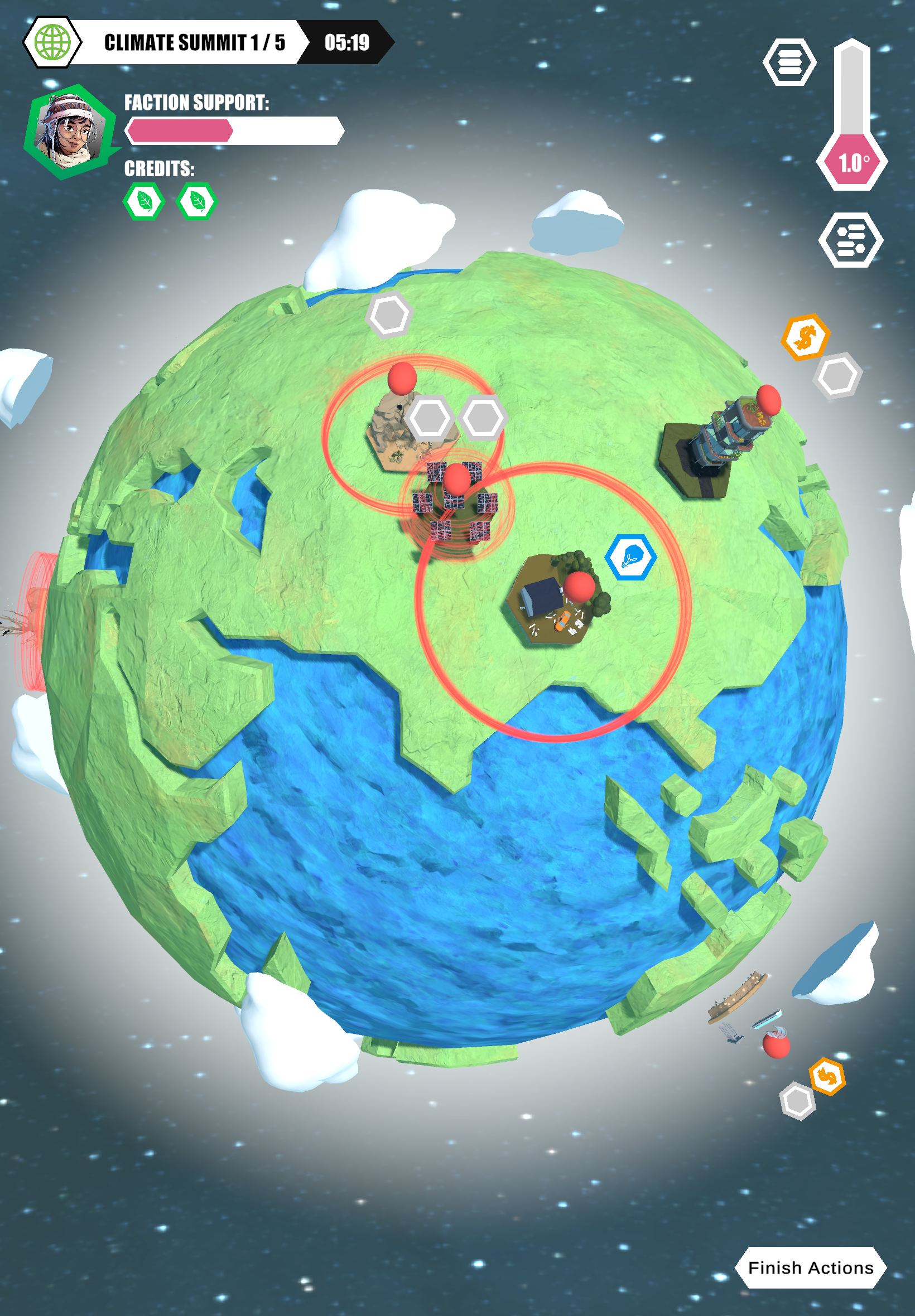The height and width of the screenshot is (1316, 915).
Task: Open the stacked-layers hexagon menu
Action: 789,62
